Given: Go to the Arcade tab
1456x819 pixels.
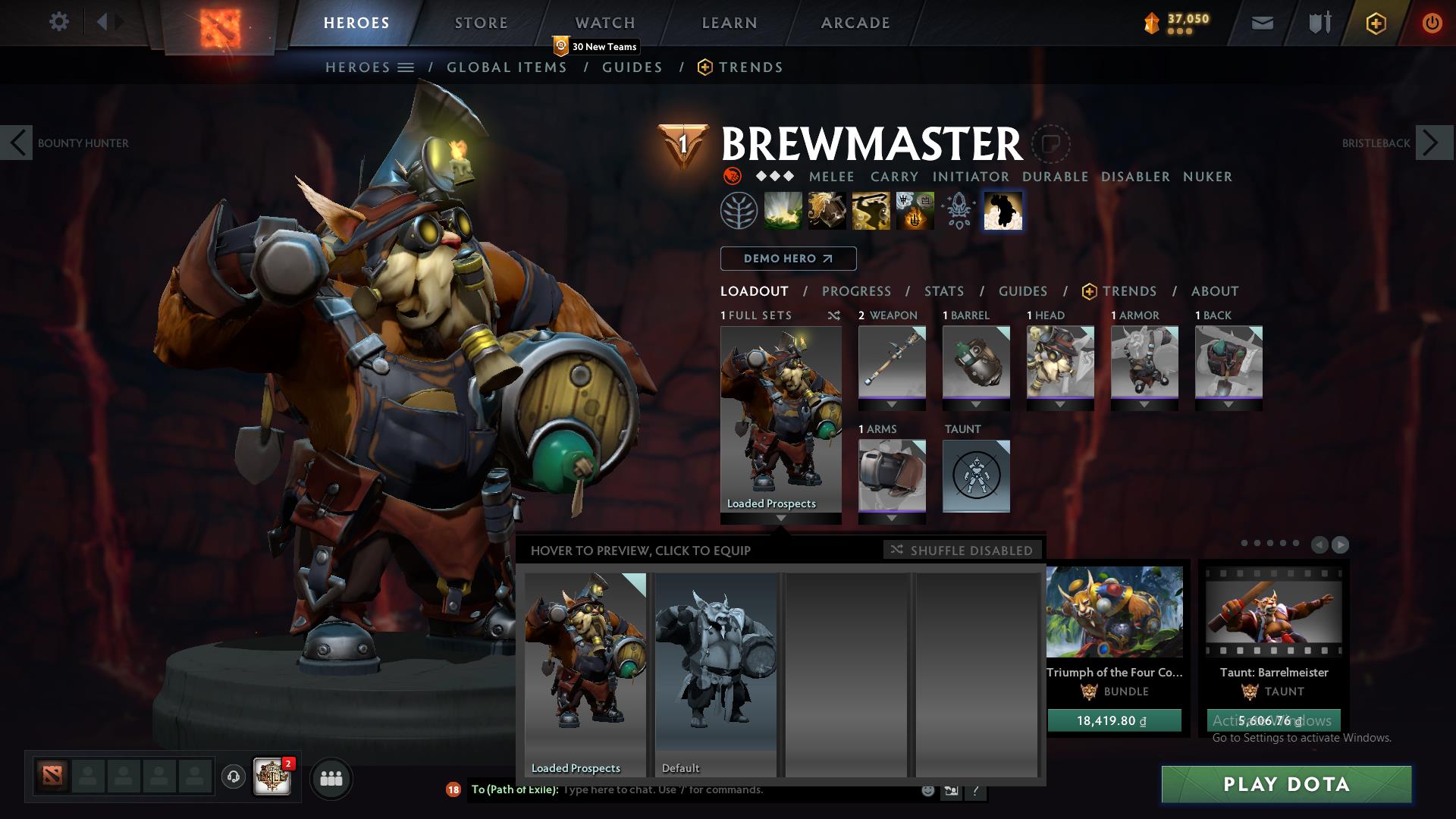Looking at the screenshot, I should (x=855, y=23).
